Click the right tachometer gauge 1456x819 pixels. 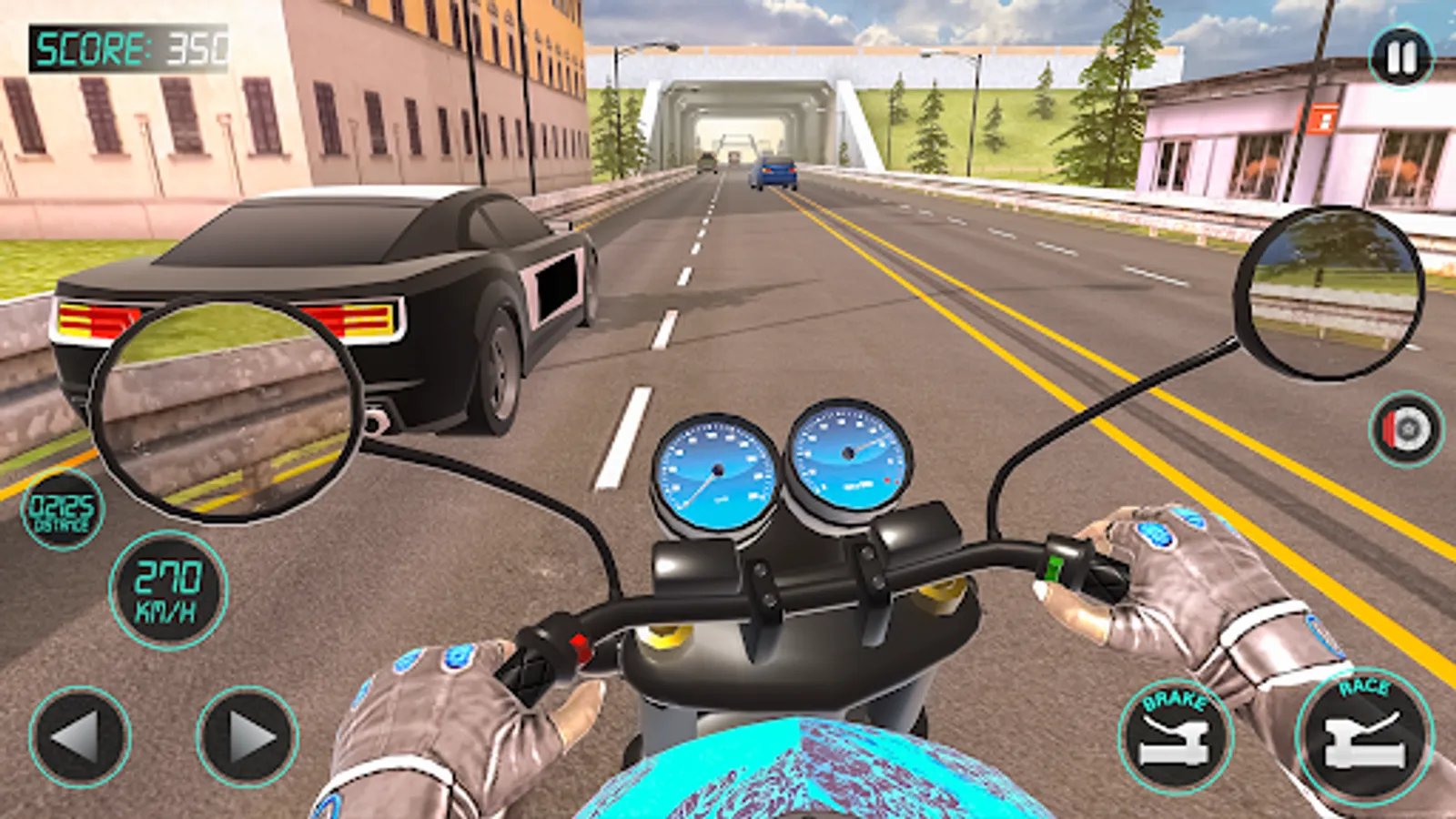pyautogui.click(x=848, y=455)
